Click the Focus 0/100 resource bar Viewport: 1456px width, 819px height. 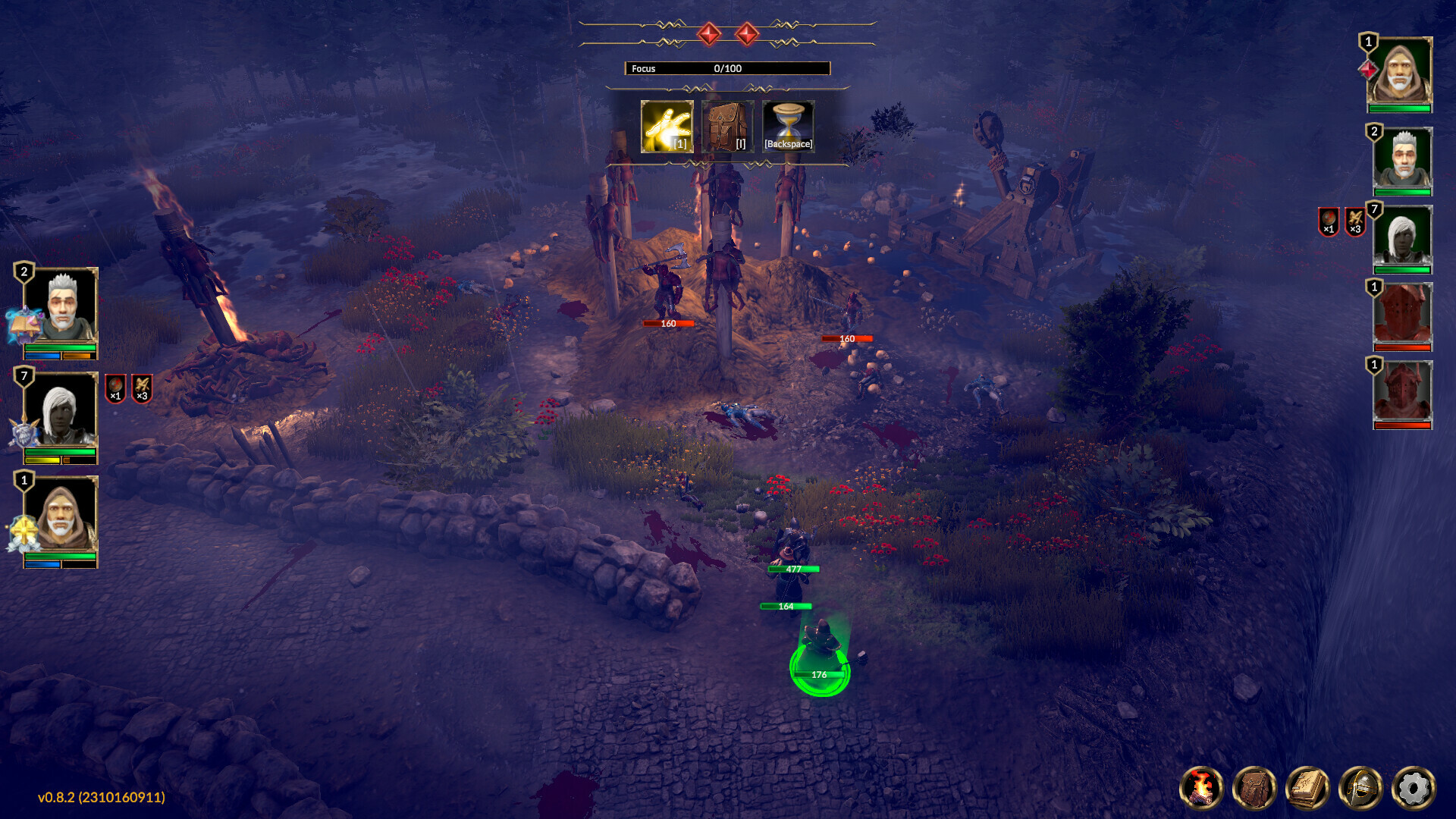726,68
